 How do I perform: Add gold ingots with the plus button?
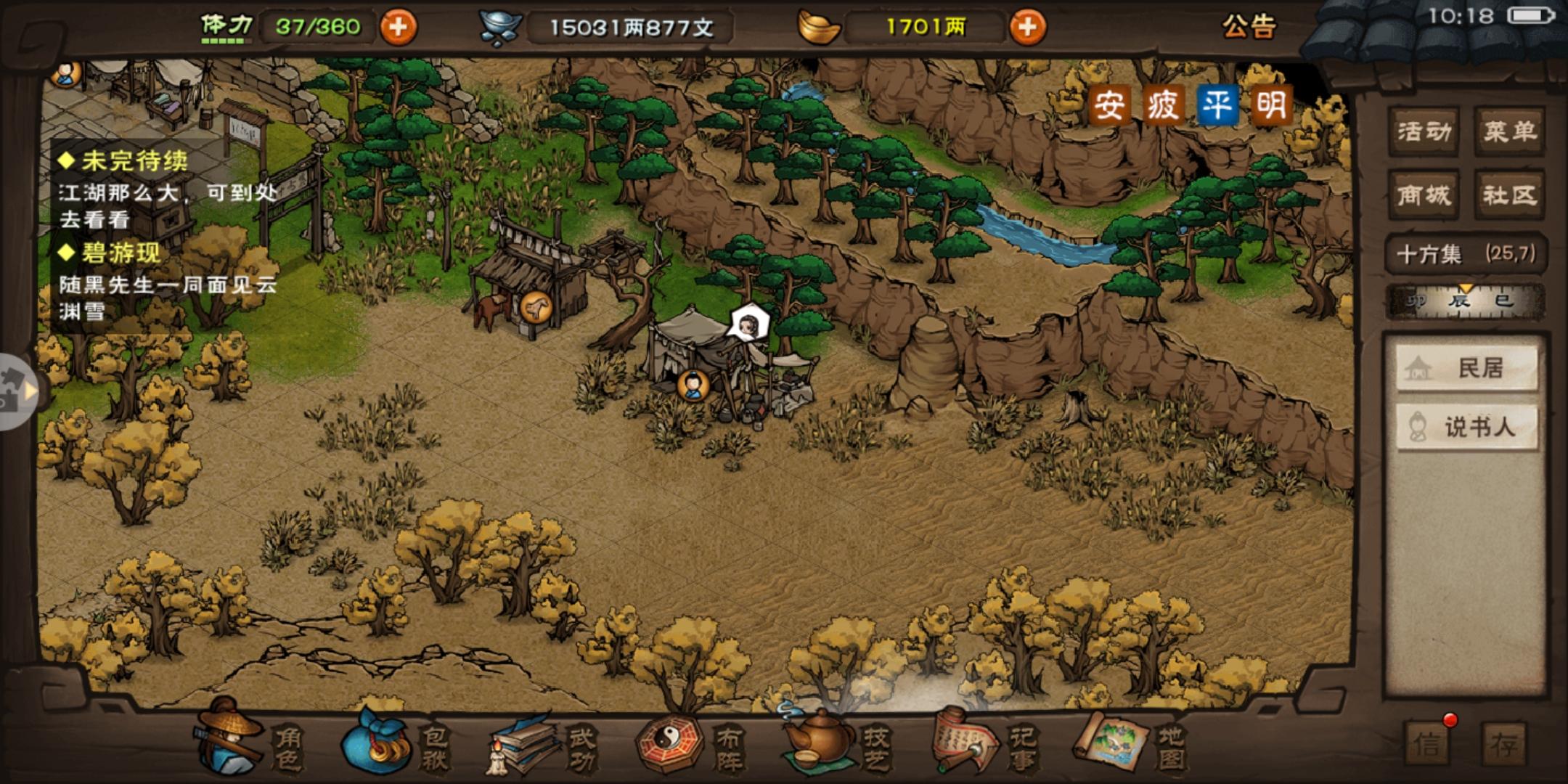(1027, 28)
